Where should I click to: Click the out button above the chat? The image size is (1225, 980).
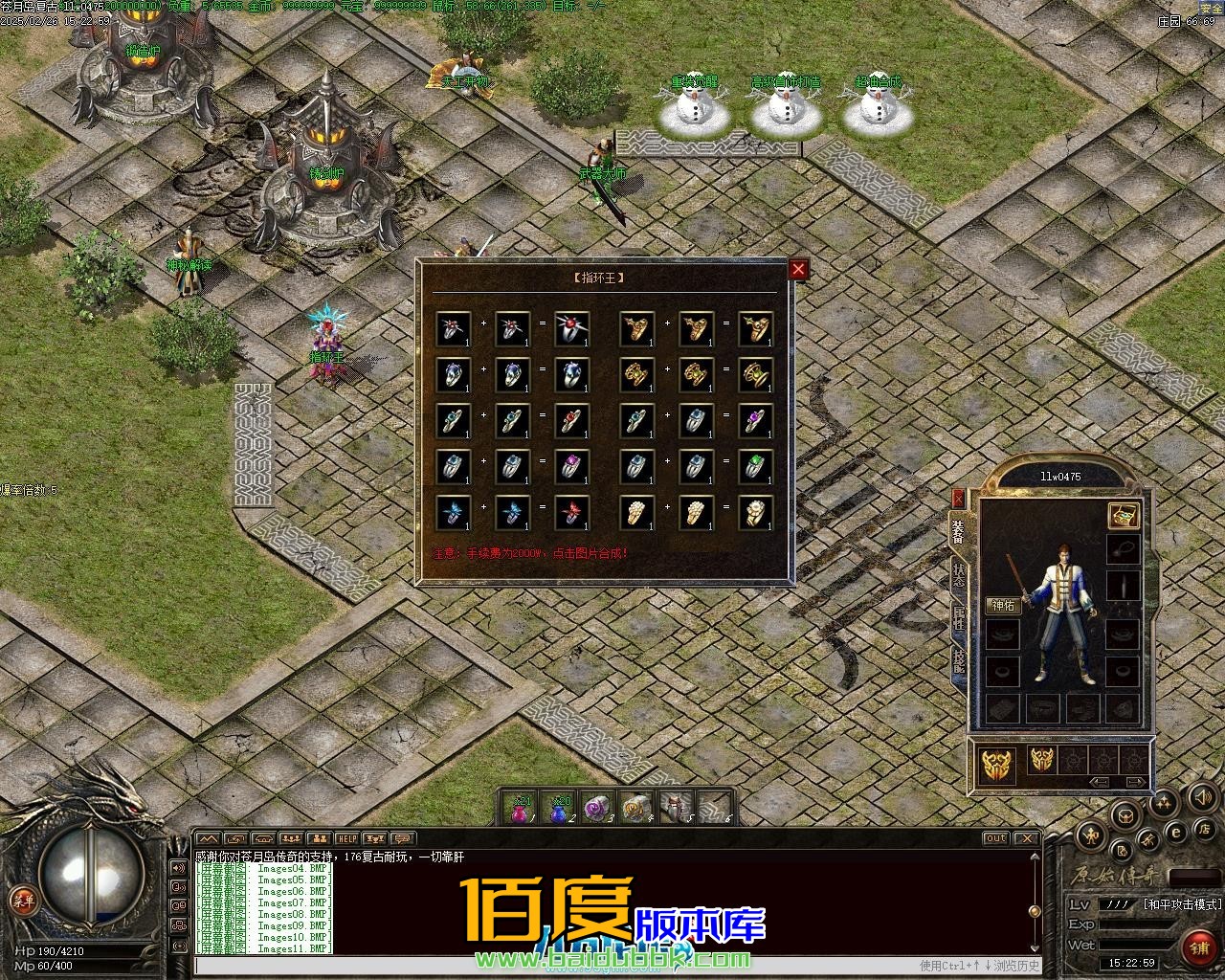[996, 839]
